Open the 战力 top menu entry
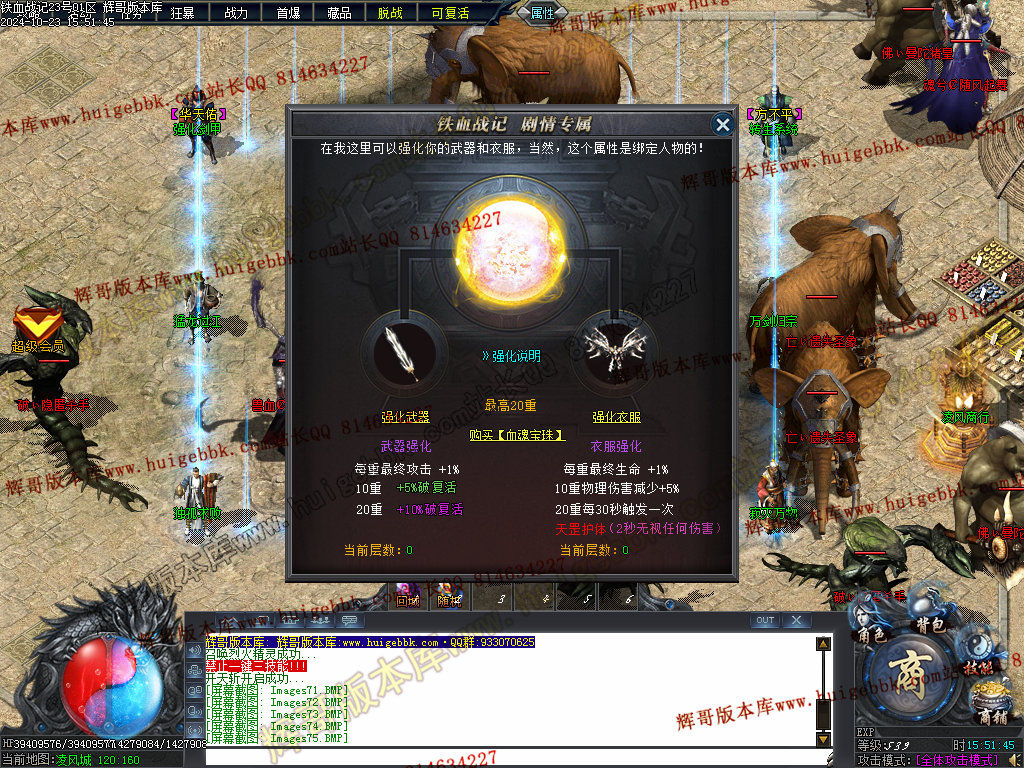This screenshot has height=768, width=1024. pos(236,13)
